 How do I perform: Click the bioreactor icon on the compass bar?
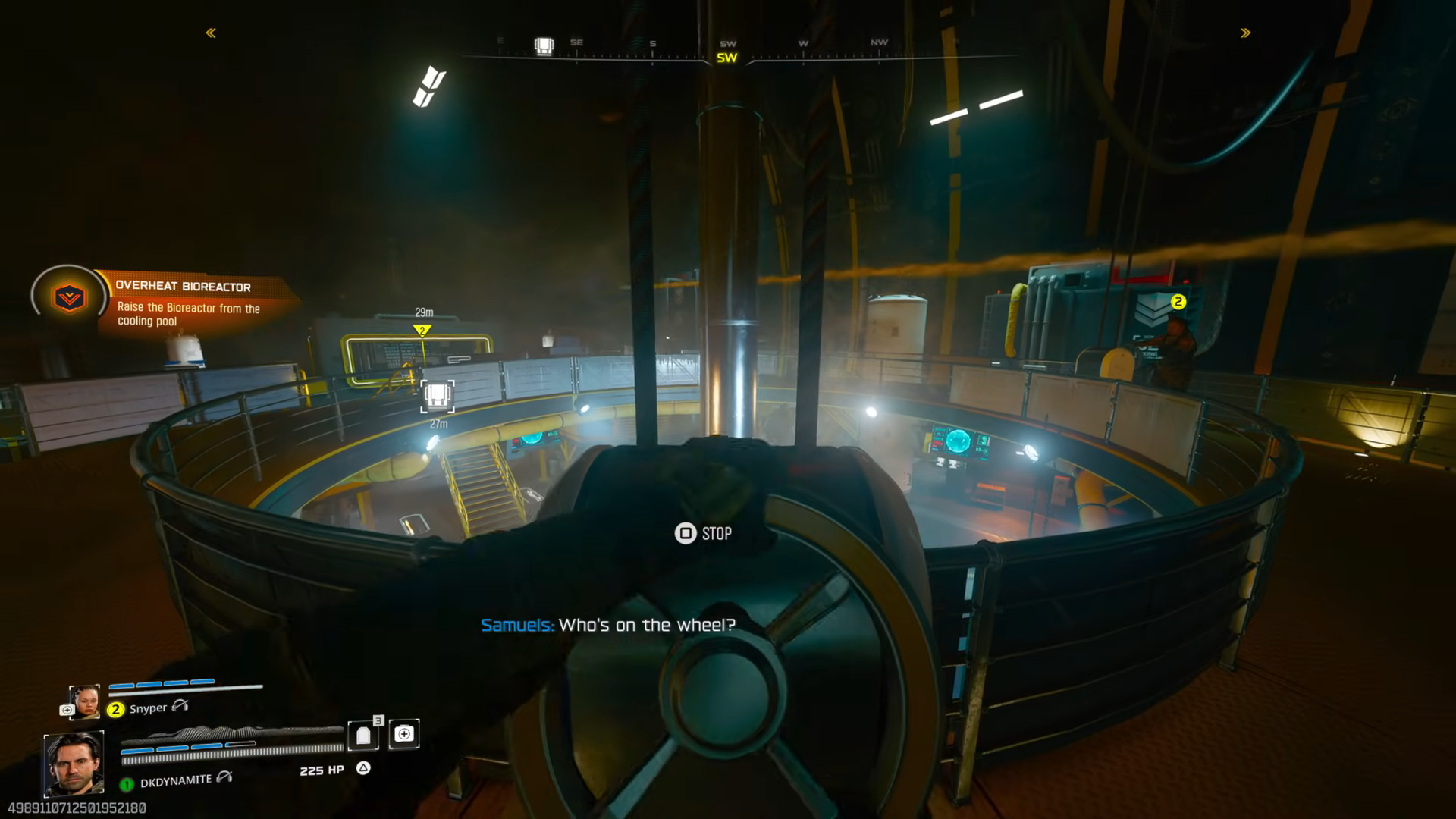point(543,43)
